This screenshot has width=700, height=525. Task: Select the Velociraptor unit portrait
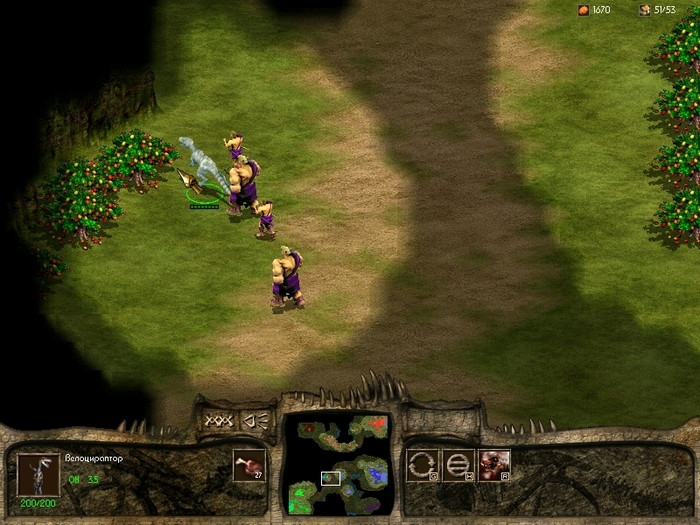point(39,472)
